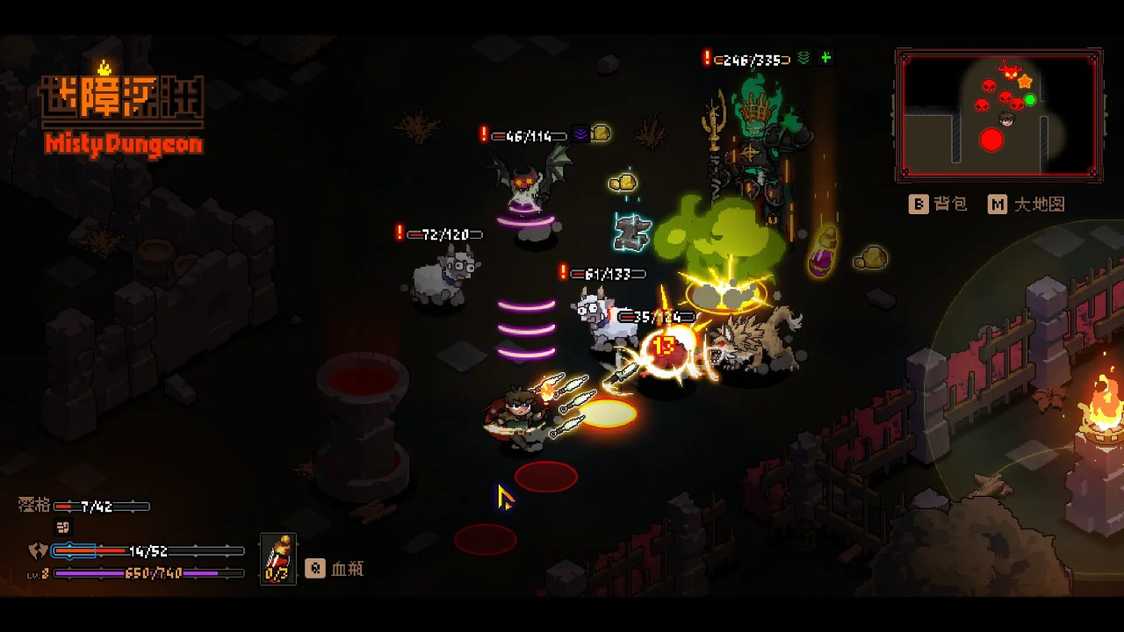Select the orange star marker on minimap
1124x632 pixels.
[x=1025, y=82]
